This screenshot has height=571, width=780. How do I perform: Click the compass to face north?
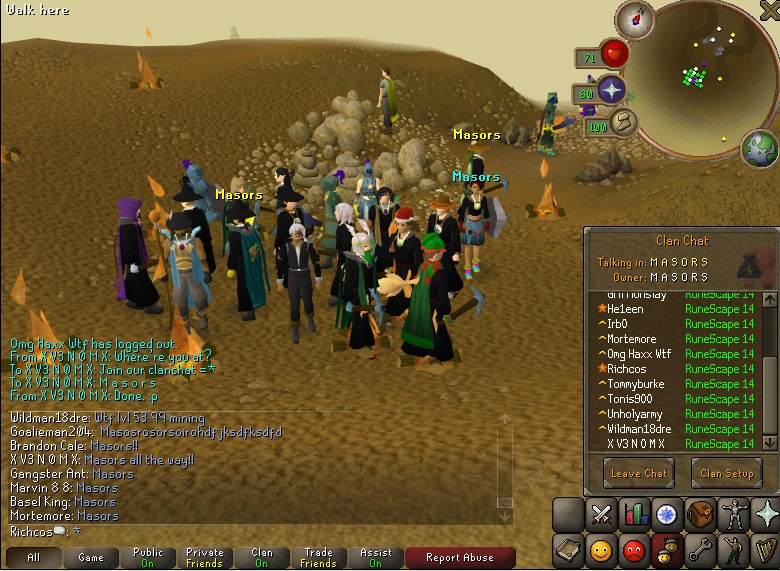(634, 17)
